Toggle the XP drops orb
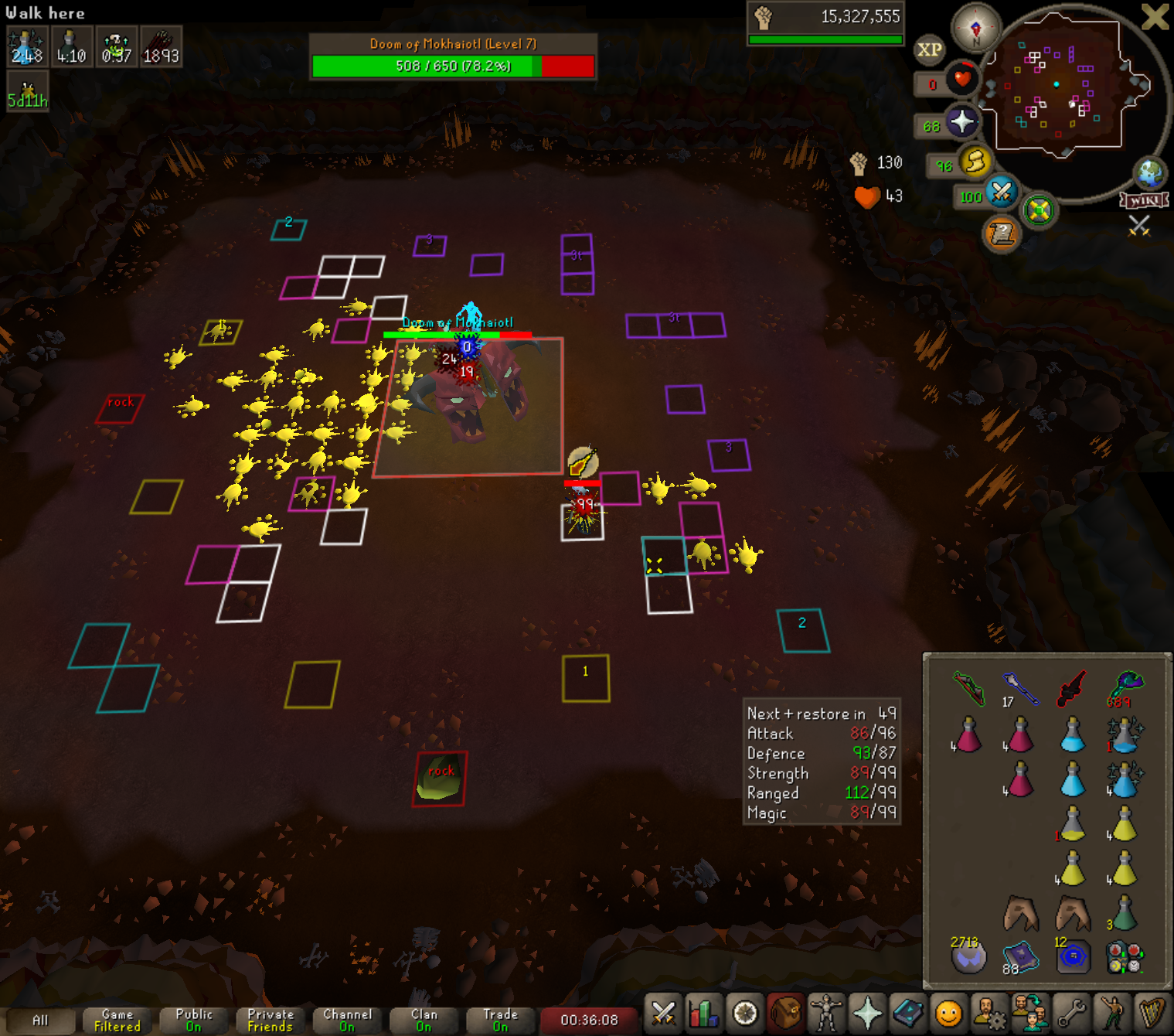 pos(929,50)
